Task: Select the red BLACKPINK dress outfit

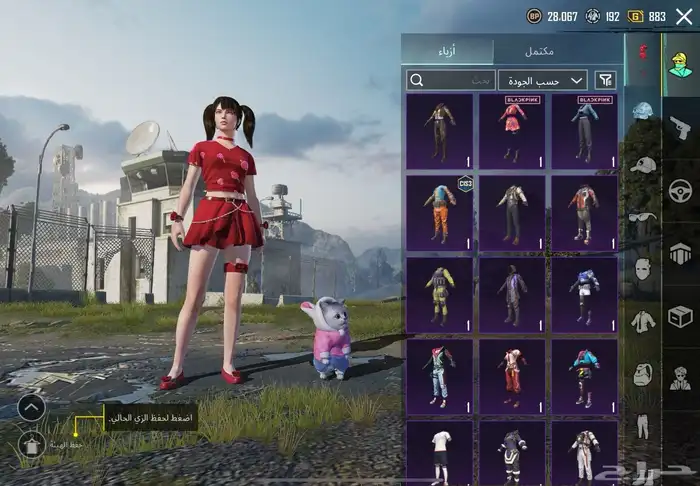Action: click(x=513, y=131)
